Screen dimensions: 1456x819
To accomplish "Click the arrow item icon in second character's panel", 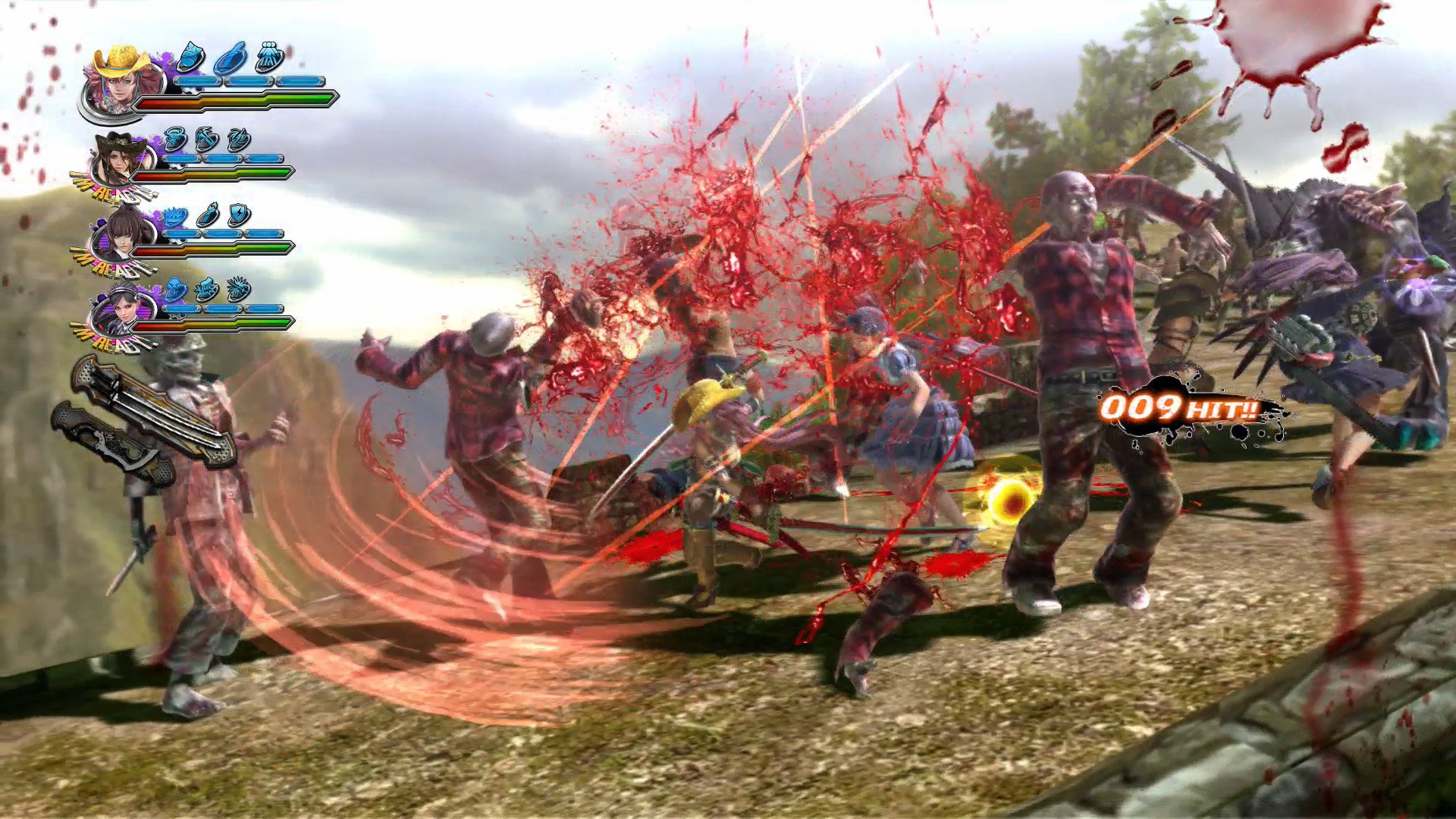I will click(206, 140).
